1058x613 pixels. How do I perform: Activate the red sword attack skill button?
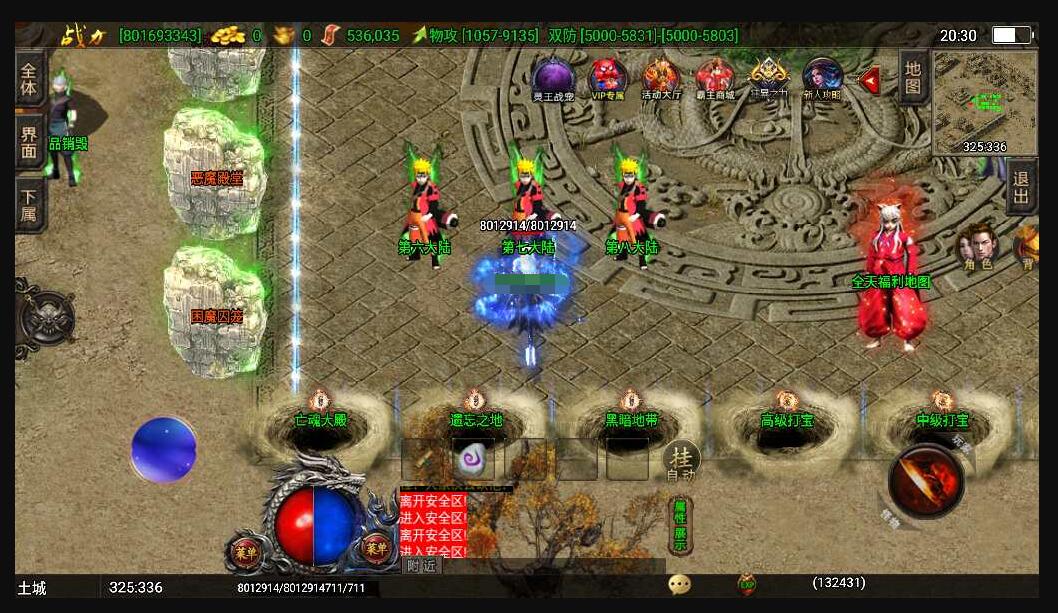click(926, 481)
